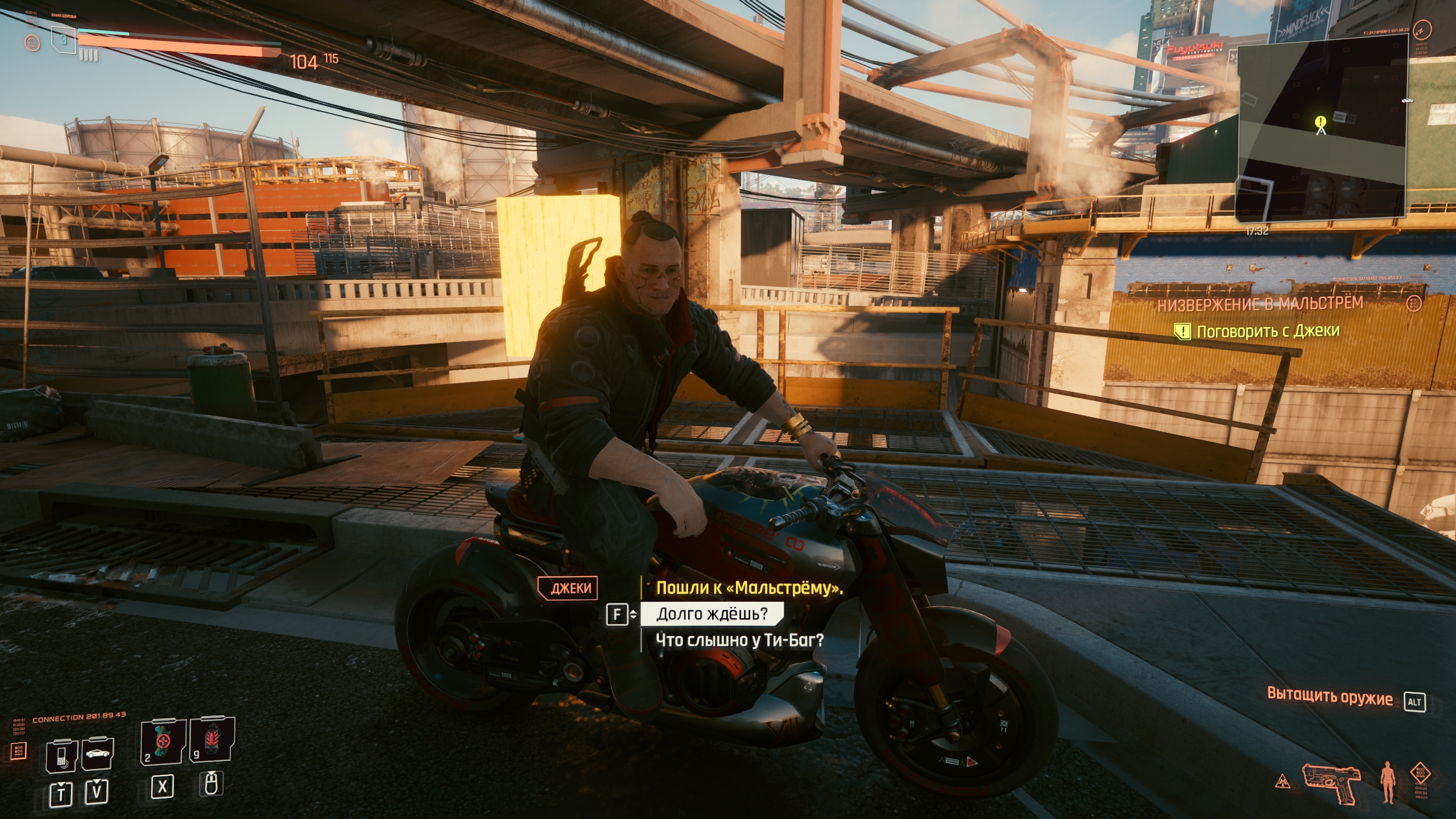Open the tracked objective «Поговорить с Джеки»

(x=1268, y=331)
